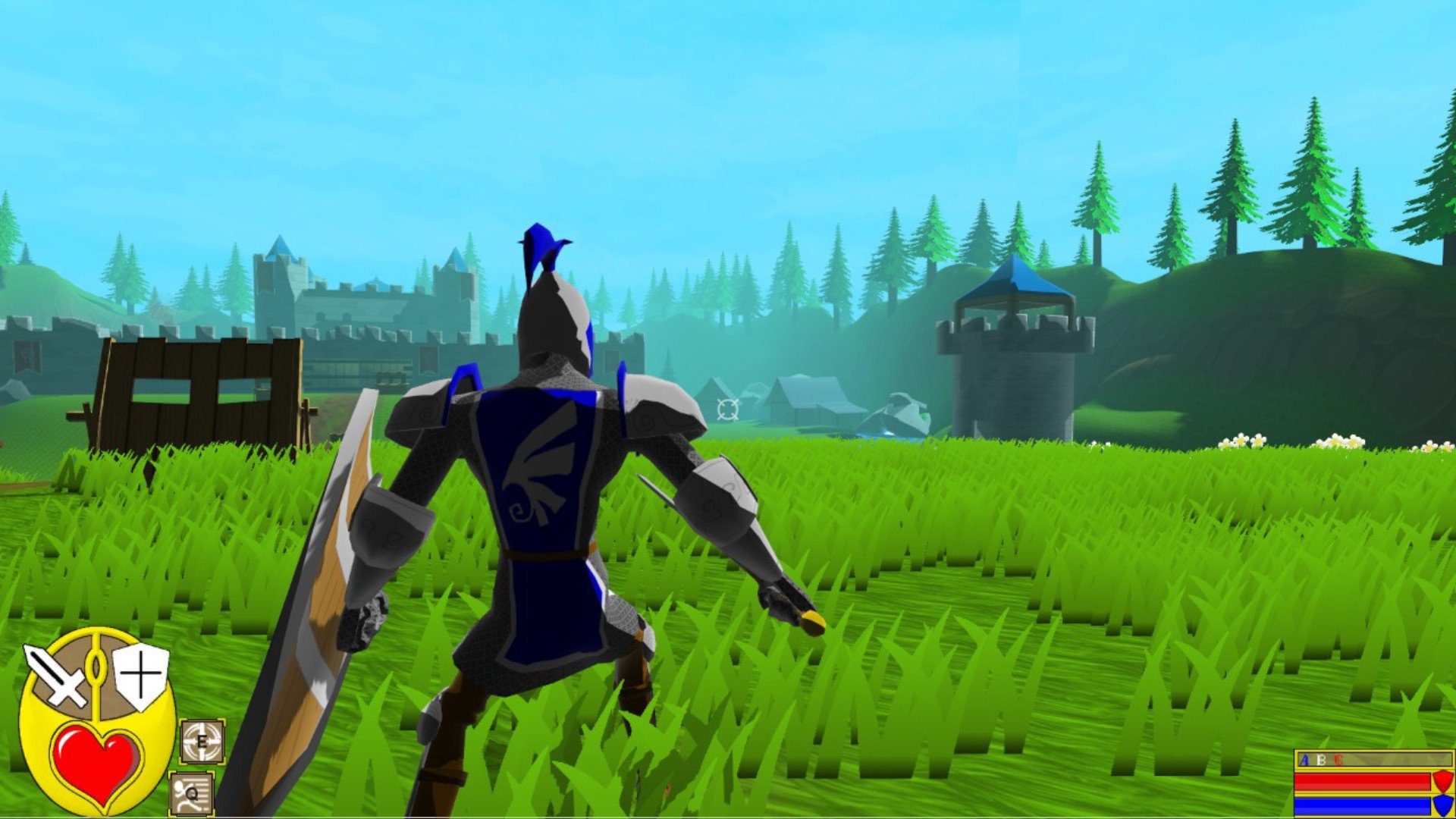
Task: Select the sword attack icon on the combat wheel
Action: (57, 675)
